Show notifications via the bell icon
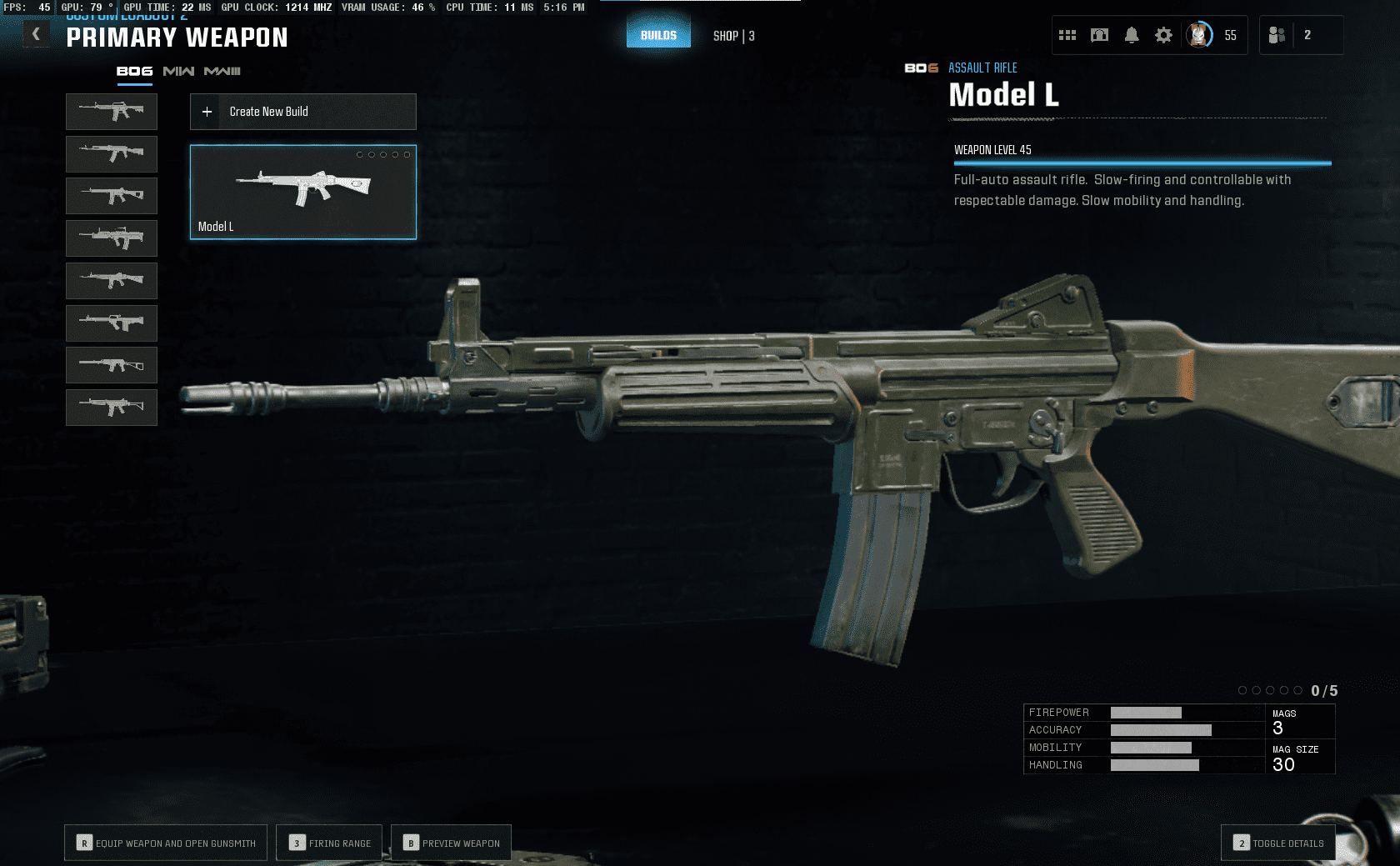Viewport: 1400px width, 866px height. (x=1132, y=35)
